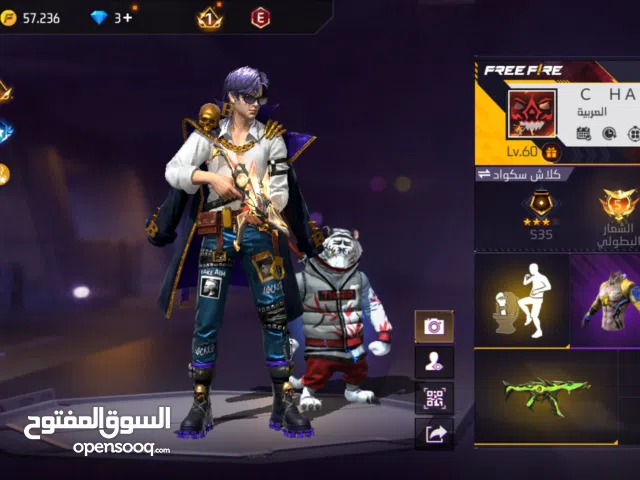The height and width of the screenshot is (480, 640).
Task: Show the QR code scanner button
Action: (434, 398)
